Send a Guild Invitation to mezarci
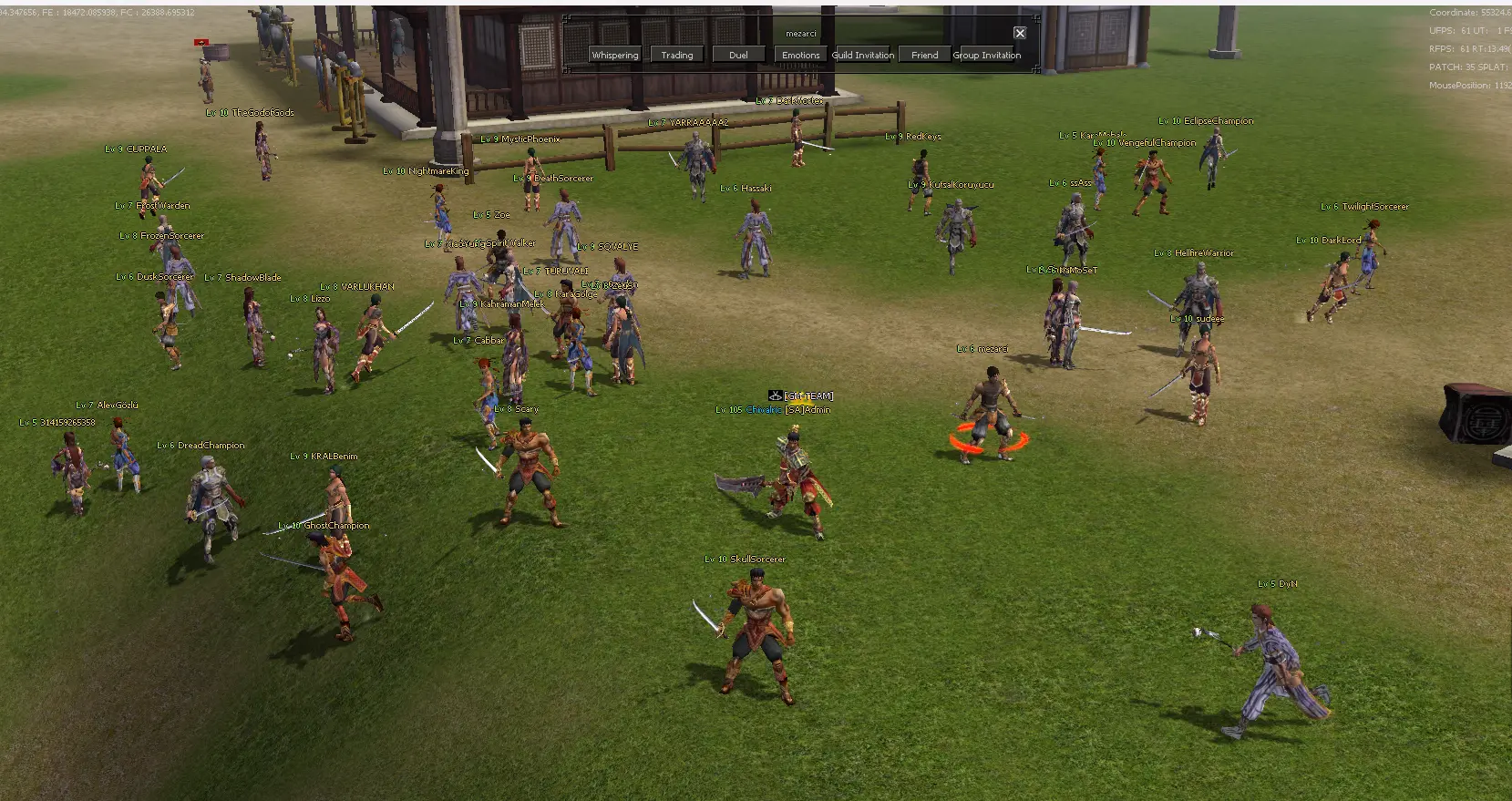The height and width of the screenshot is (801, 1512). [x=862, y=55]
